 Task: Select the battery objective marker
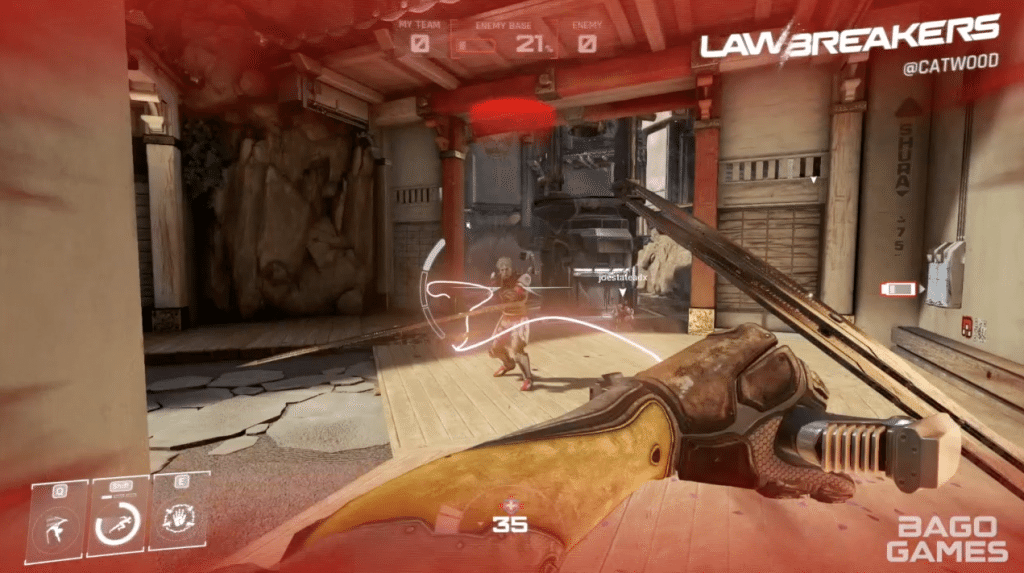click(x=898, y=289)
